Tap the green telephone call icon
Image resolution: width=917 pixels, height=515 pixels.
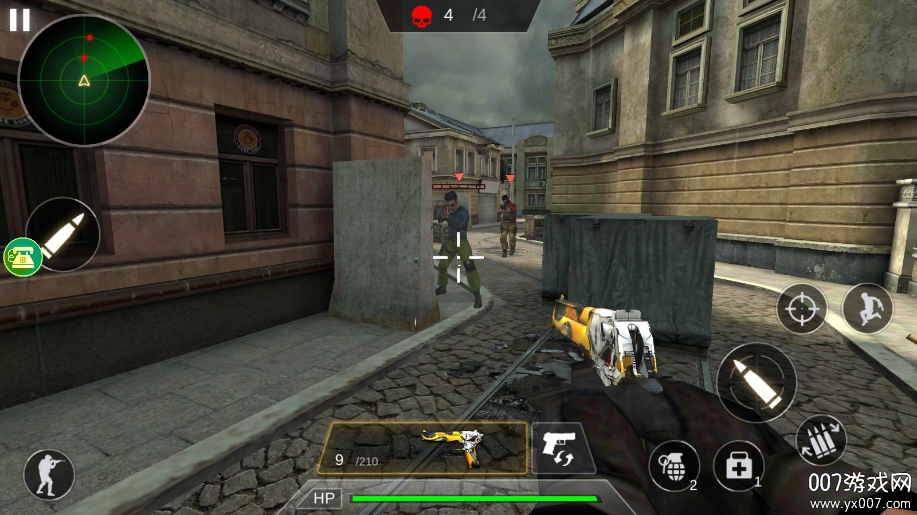point(20,257)
